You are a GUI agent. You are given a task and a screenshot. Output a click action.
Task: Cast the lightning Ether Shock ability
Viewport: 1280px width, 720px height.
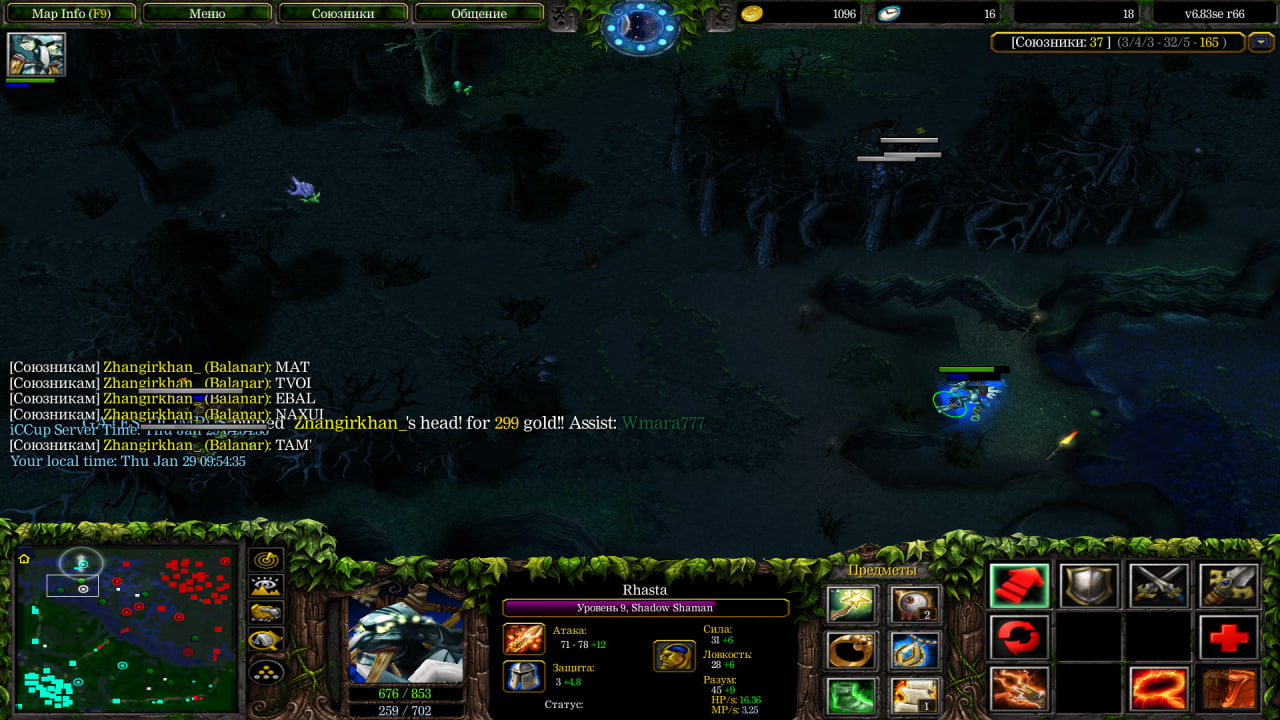pyautogui.click(x=1019, y=689)
